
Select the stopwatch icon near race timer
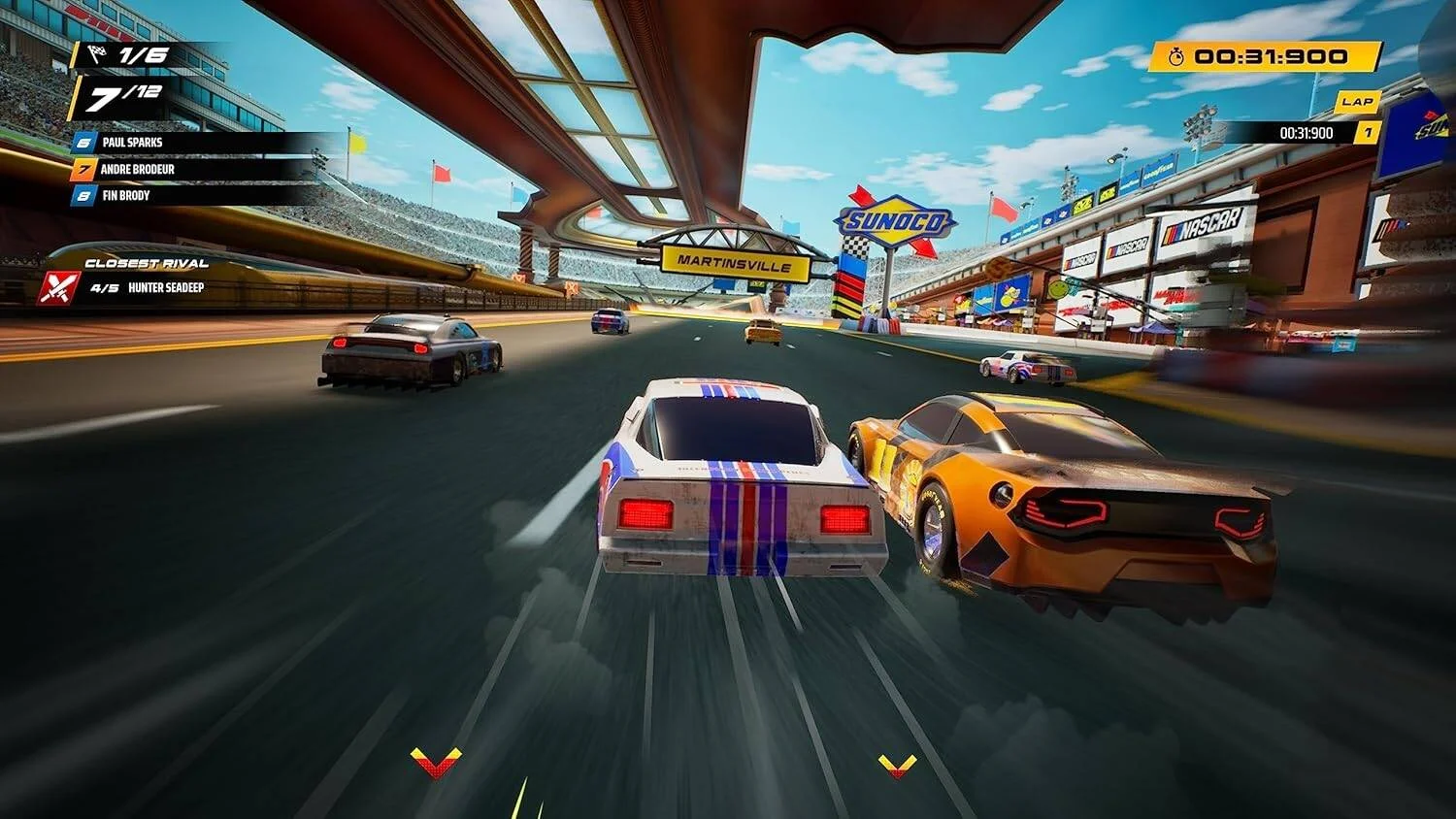1176,57
